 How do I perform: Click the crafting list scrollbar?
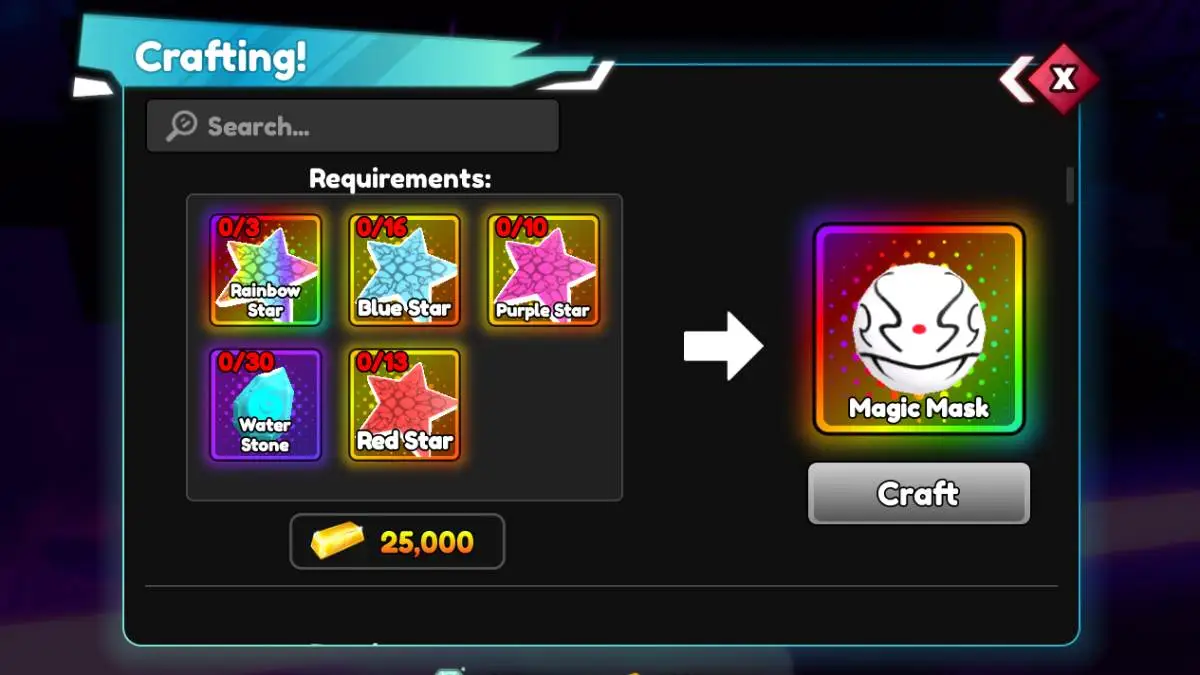(1070, 186)
